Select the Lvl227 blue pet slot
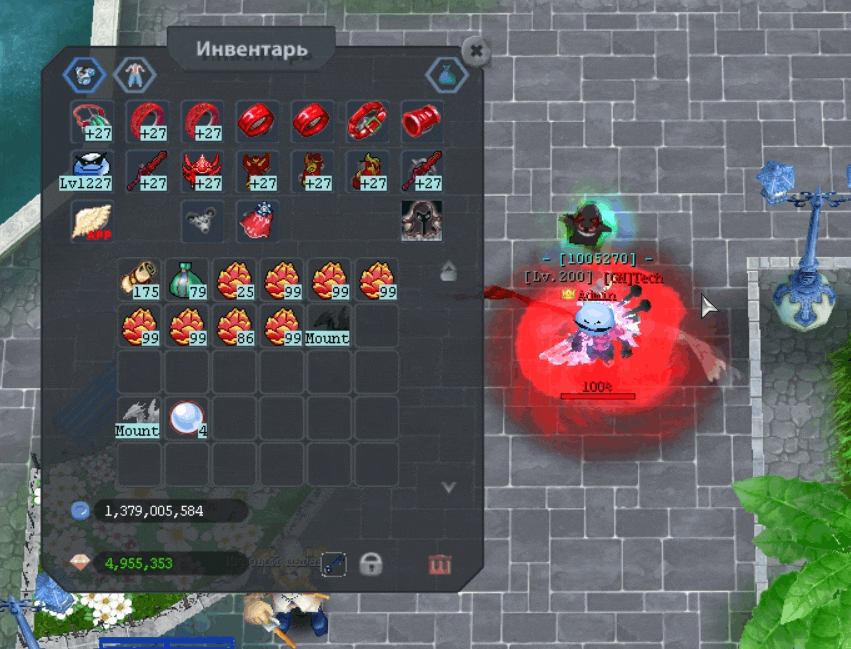Screen dimensions: 851x649 [91, 170]
